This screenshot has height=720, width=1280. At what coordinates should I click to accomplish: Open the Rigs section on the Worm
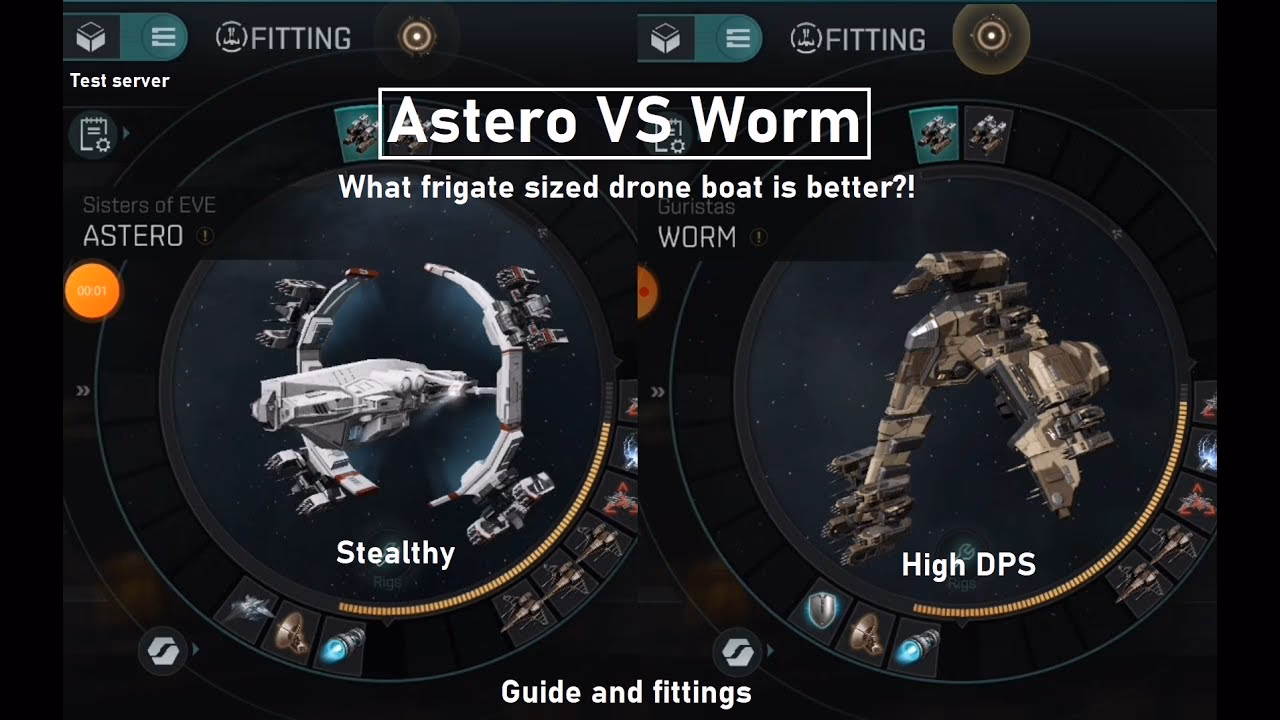tap(962, 581)
